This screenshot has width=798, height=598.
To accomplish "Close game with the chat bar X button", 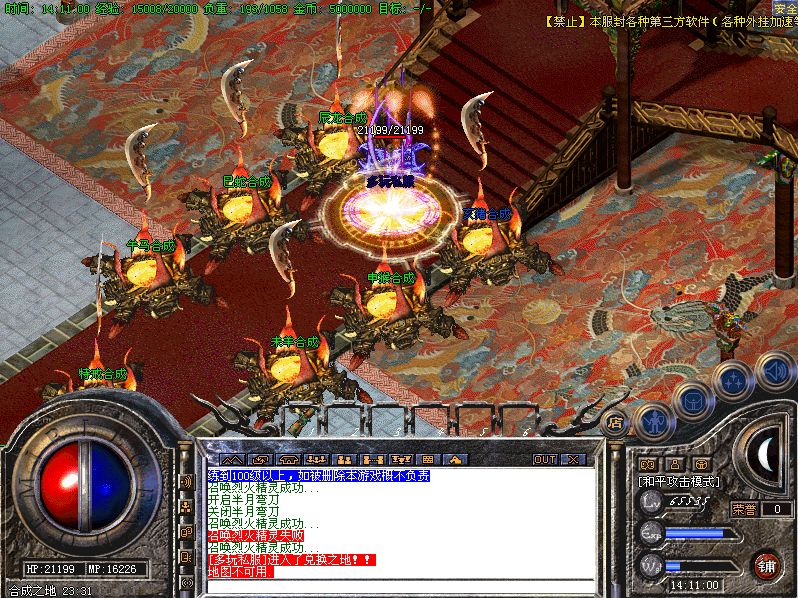I will pos(572,459).
